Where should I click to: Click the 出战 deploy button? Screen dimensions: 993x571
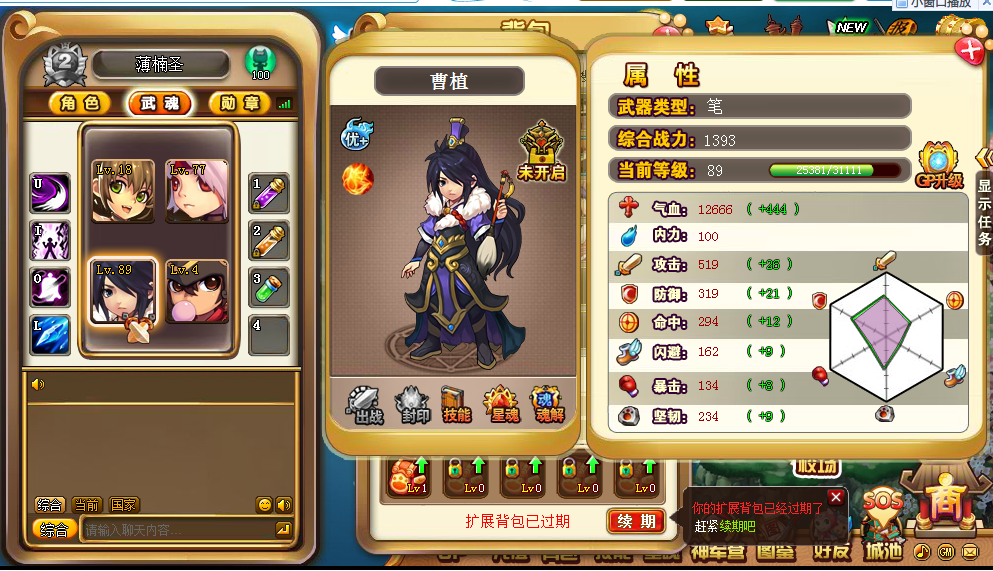pyautogui.click(x=366, y=404)
